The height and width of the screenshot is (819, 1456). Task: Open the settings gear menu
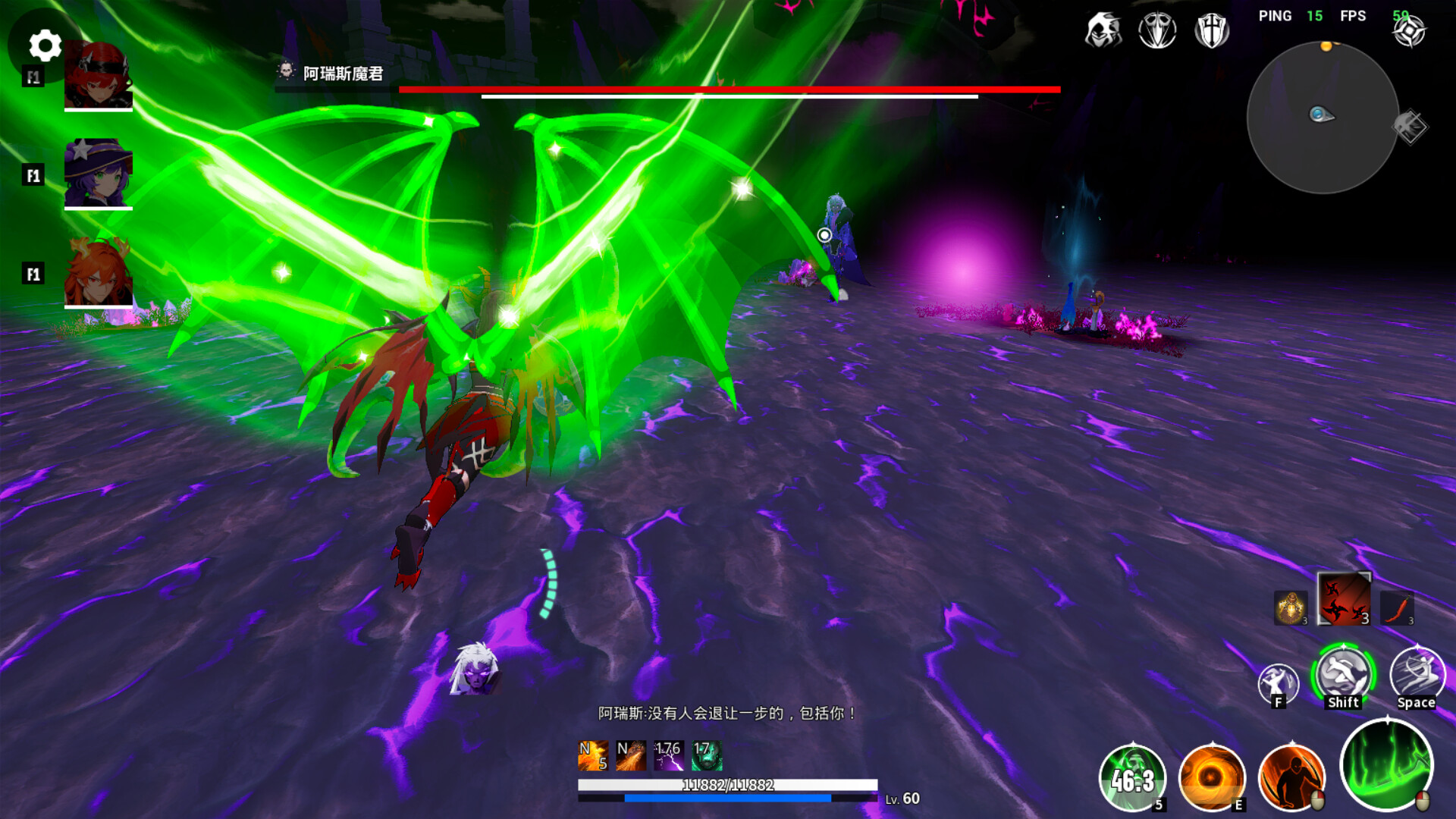[45, 45]
